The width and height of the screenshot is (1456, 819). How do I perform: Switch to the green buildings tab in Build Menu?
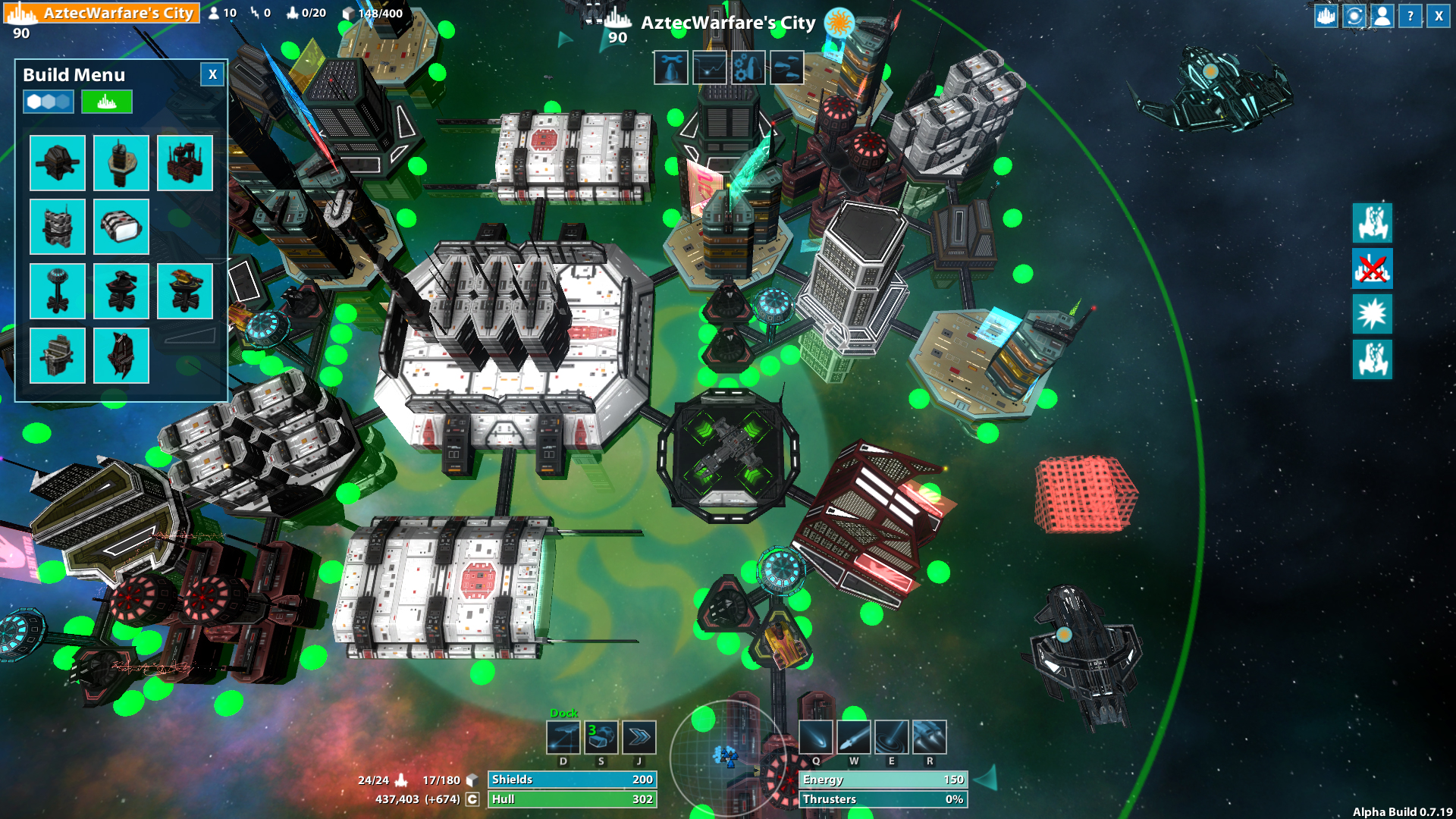(x=106, y=101)
